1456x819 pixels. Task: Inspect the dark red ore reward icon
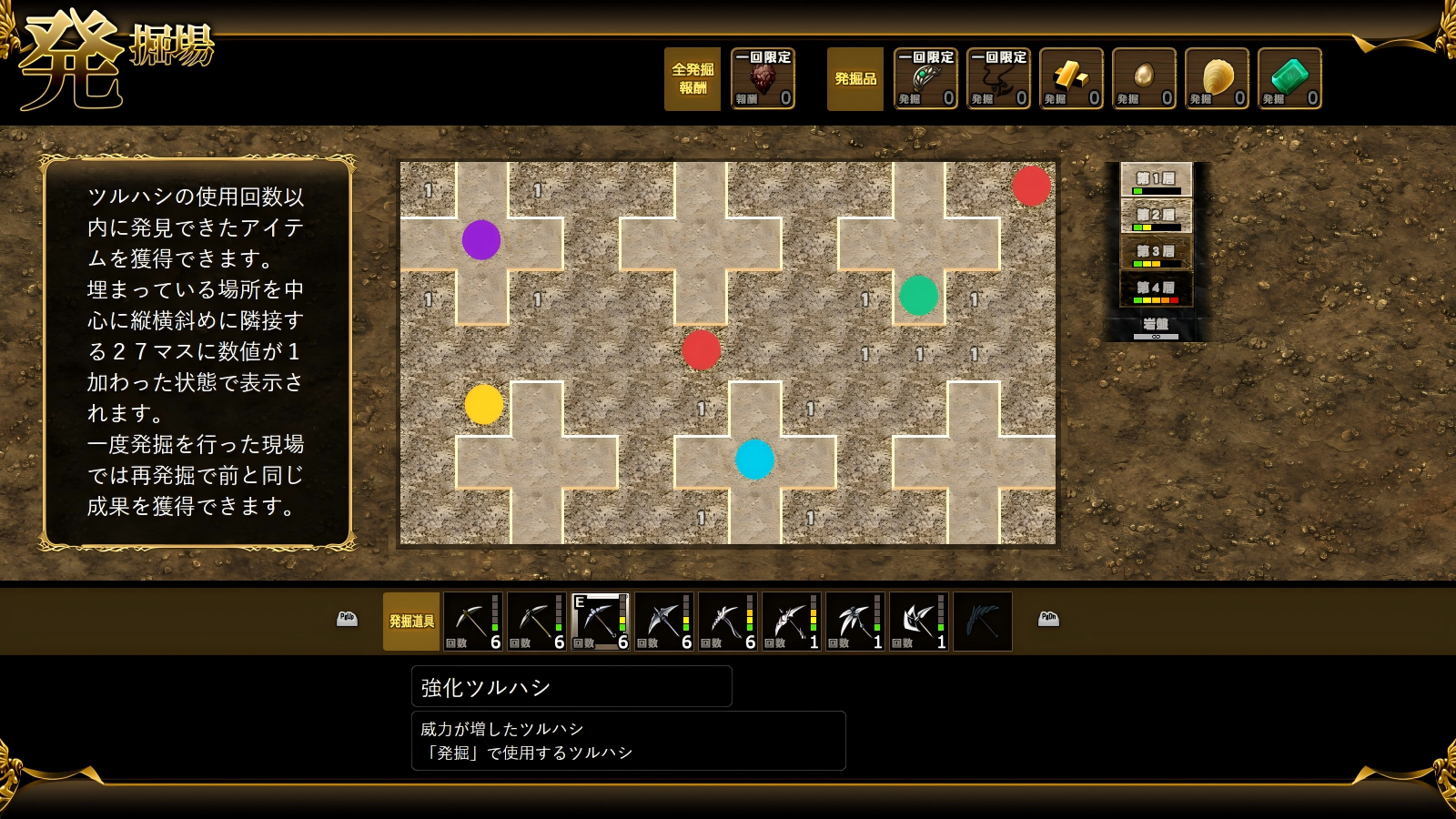click(763, 79)
